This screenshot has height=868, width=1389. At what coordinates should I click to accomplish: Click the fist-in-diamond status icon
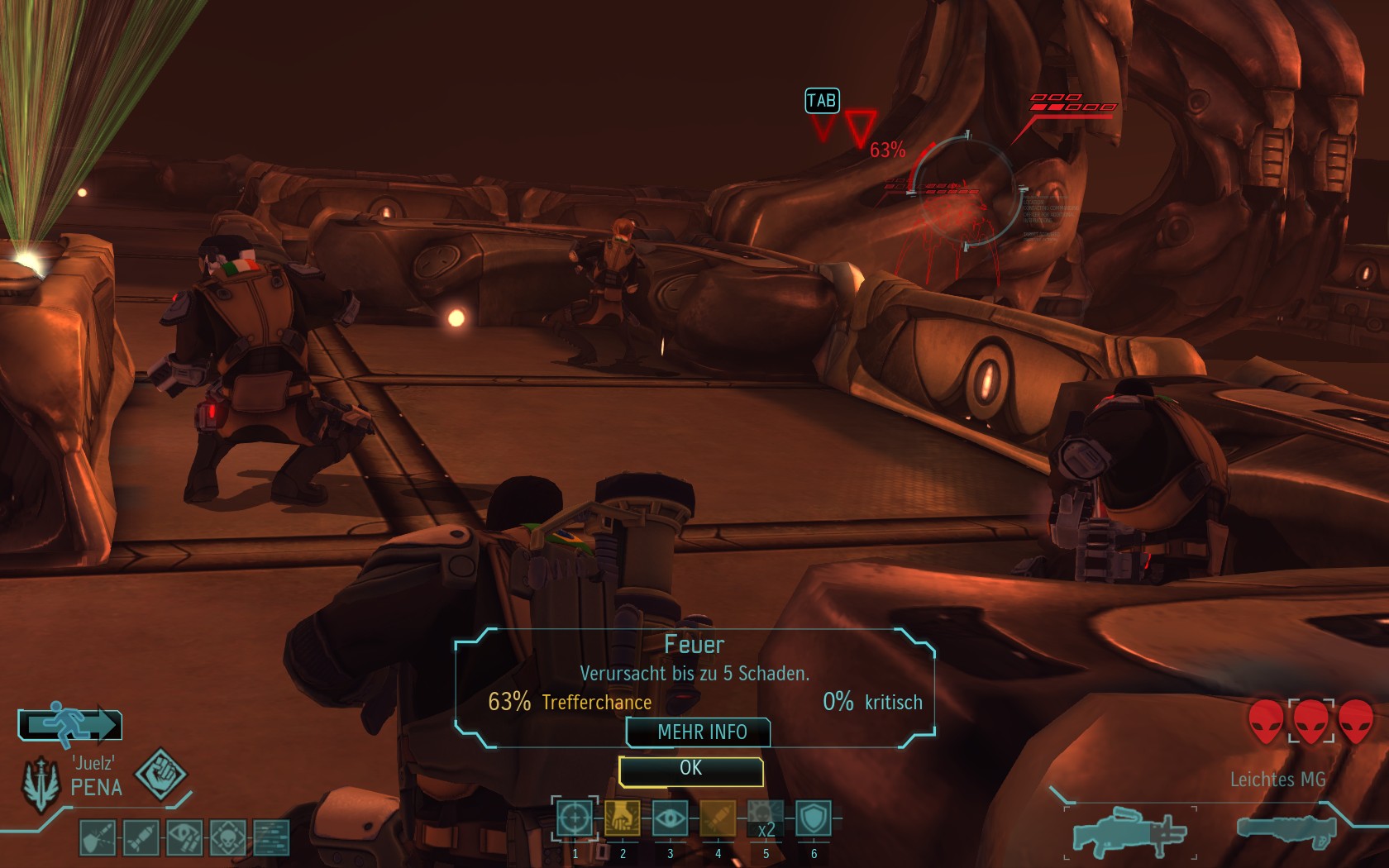(160, 774)
